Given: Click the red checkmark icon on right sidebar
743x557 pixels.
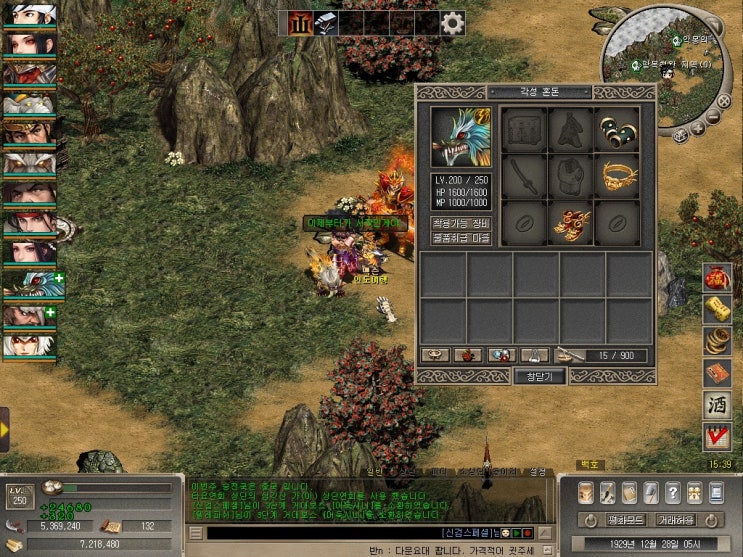Looking at the screenshot, I should 716,438.
